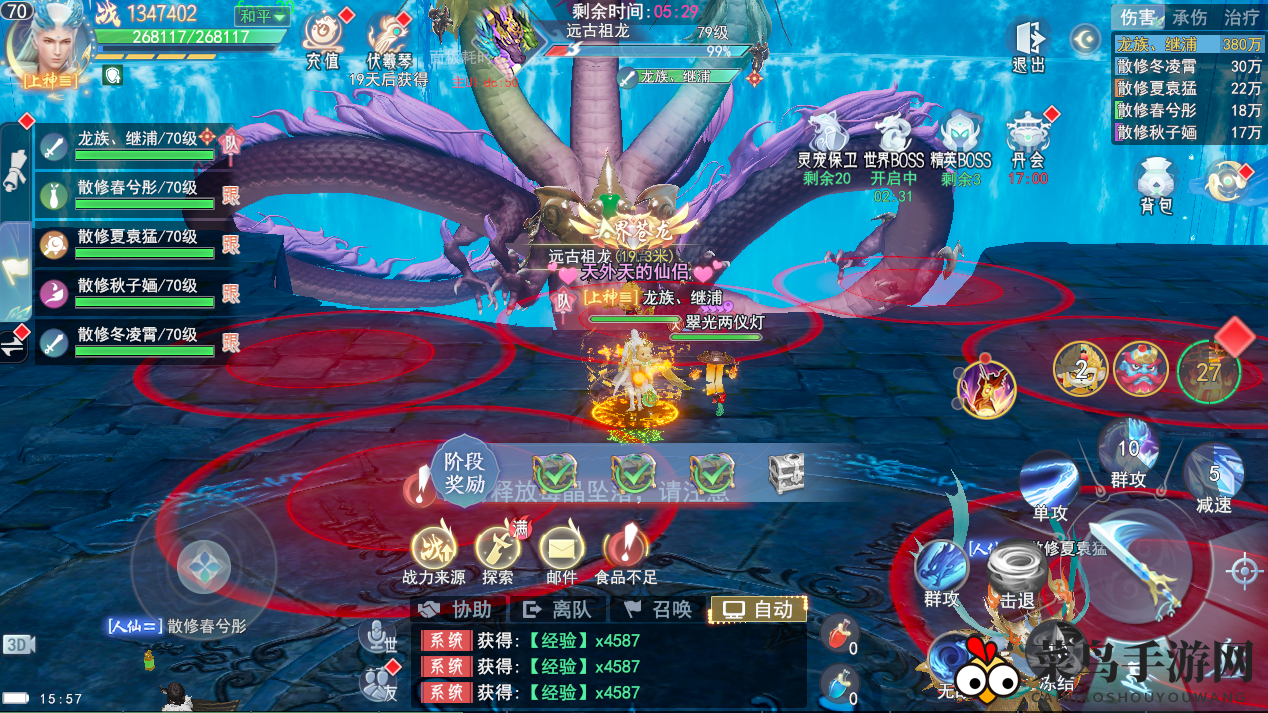
Task: Open the 和平 combat mode dropdown
Action: [x=263, y=17]
